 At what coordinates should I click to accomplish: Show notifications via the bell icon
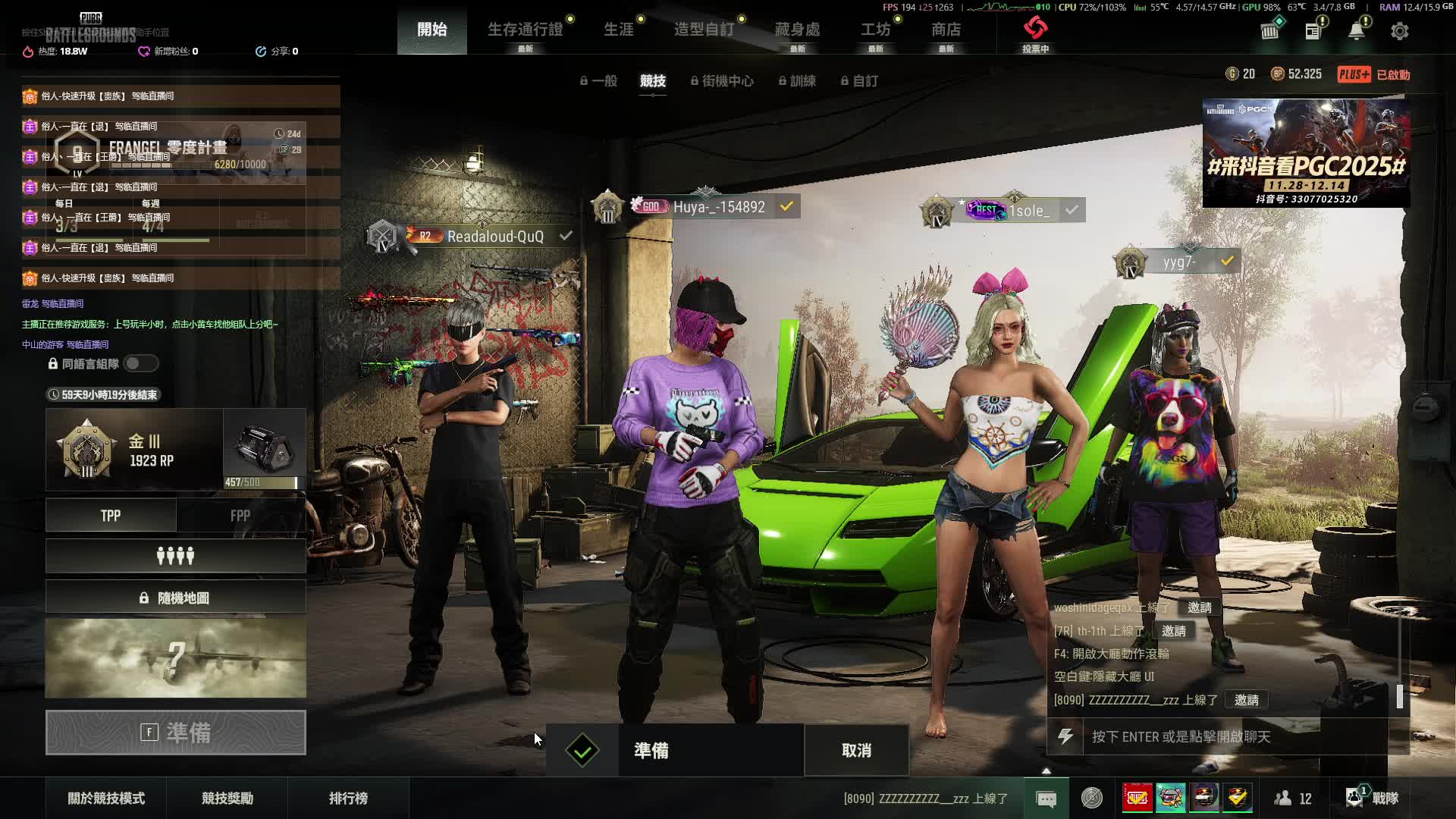click(1356, 31)
